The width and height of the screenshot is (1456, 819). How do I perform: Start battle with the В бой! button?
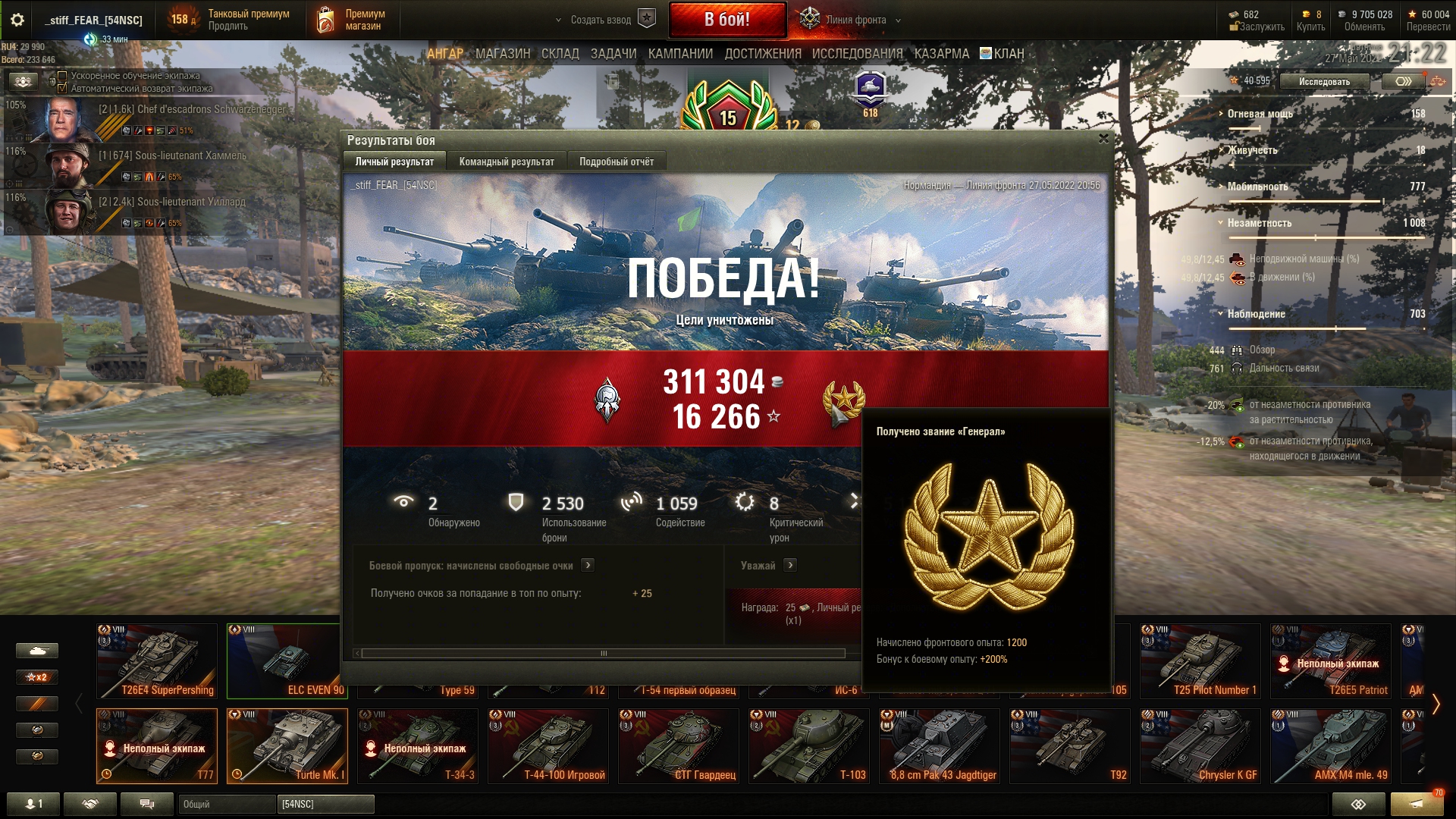point(727,20)
